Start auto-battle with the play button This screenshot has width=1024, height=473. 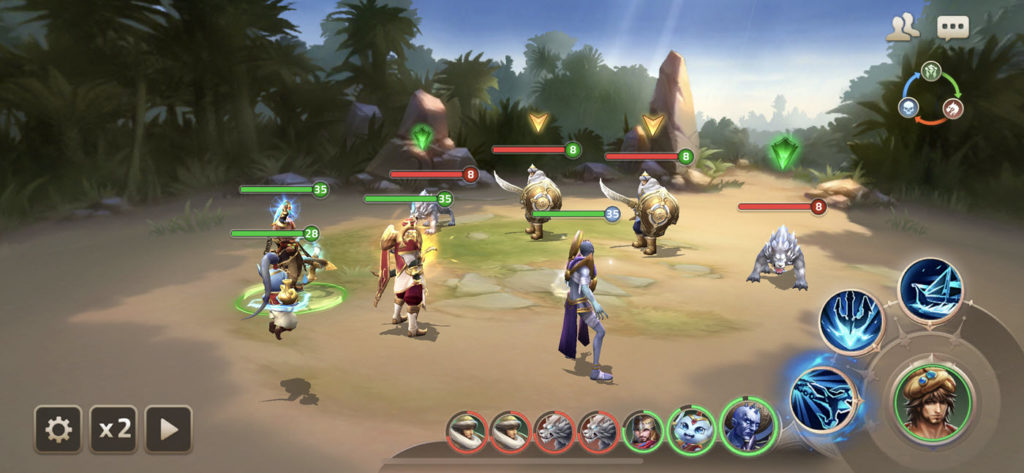[x=168, y=429]
